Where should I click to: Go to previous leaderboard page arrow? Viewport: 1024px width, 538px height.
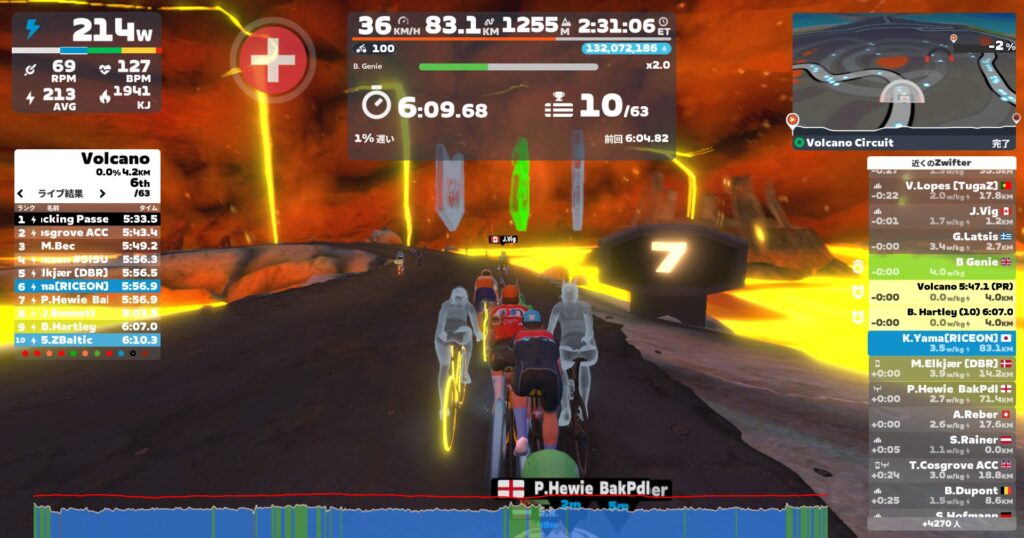coord(20,194)
